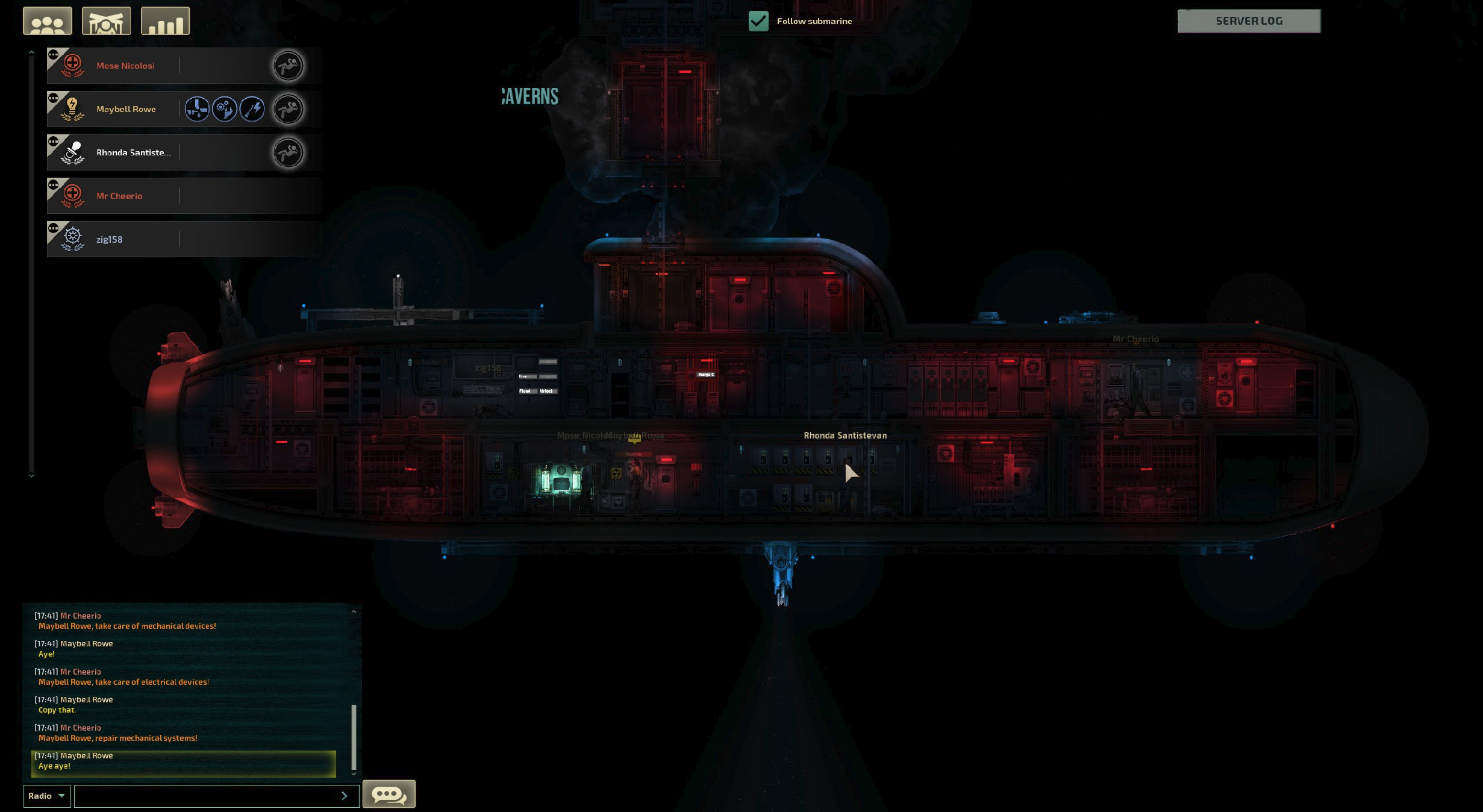This screenshot has height=812, width=1483.
Task: Select Maybell Rowe's crew row
Action: coord(126,109)
